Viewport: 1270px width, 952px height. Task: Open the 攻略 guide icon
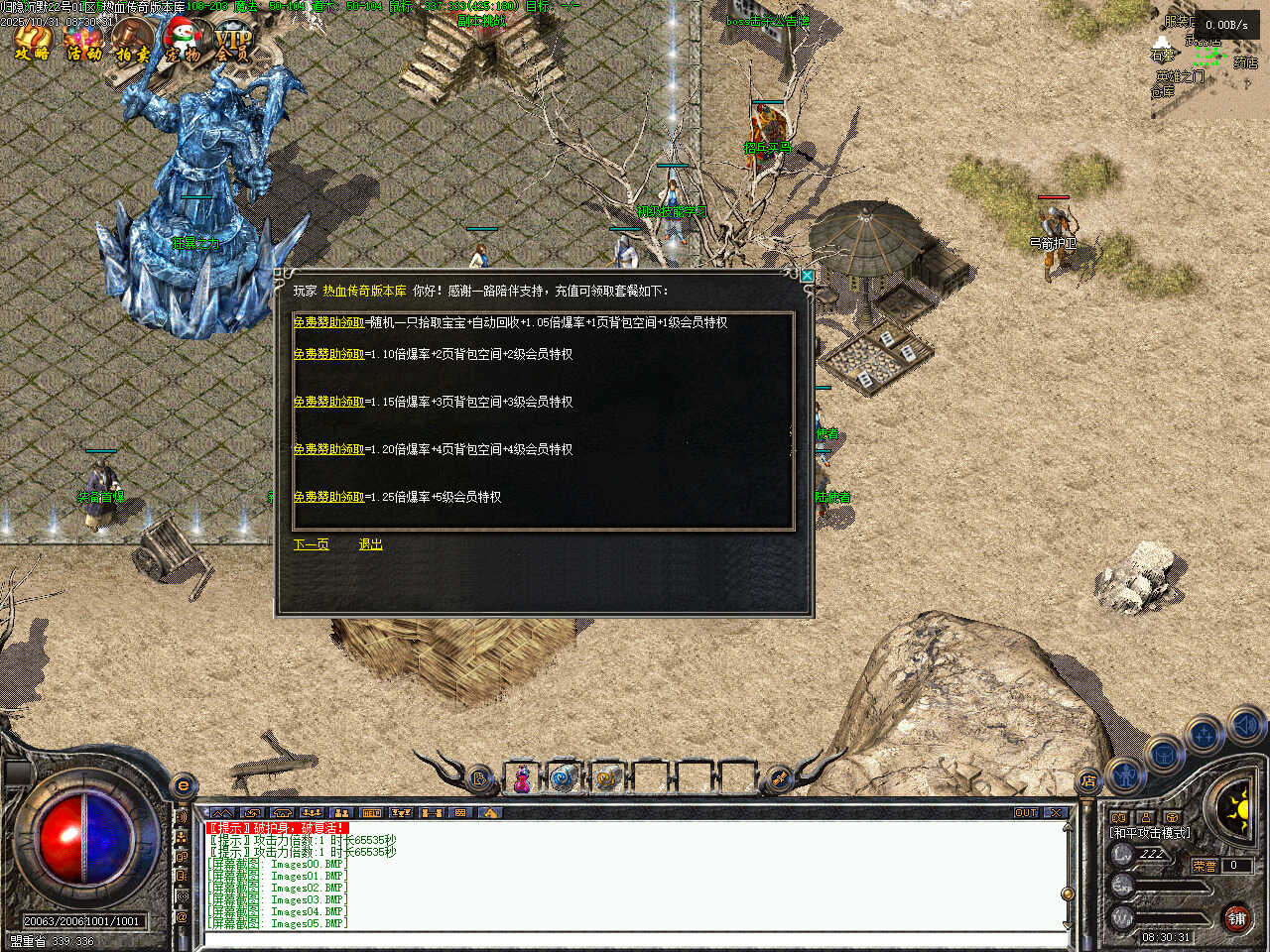[32, 43]
